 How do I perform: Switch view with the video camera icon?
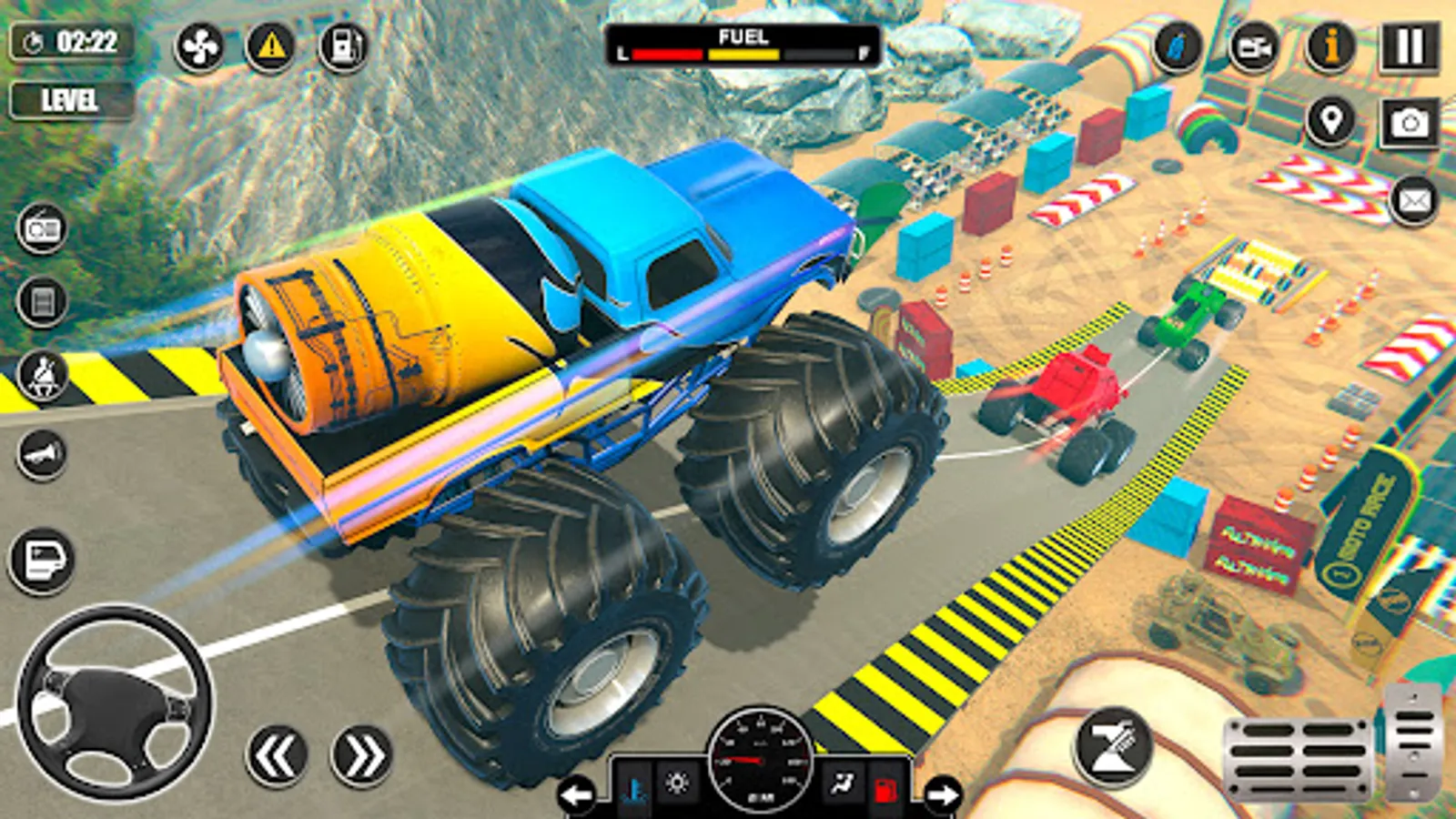(x=1254, y=47)
